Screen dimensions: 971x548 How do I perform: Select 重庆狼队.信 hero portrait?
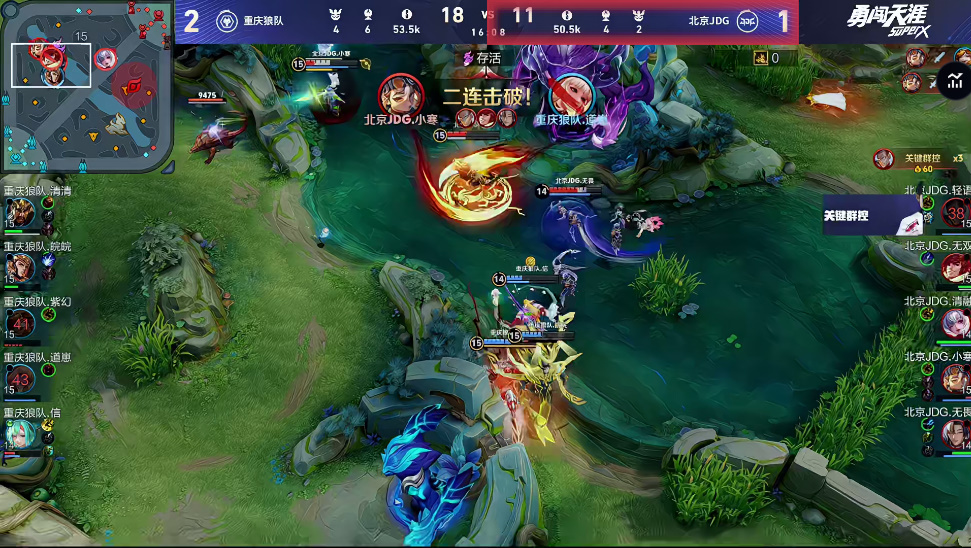[19, 433]
